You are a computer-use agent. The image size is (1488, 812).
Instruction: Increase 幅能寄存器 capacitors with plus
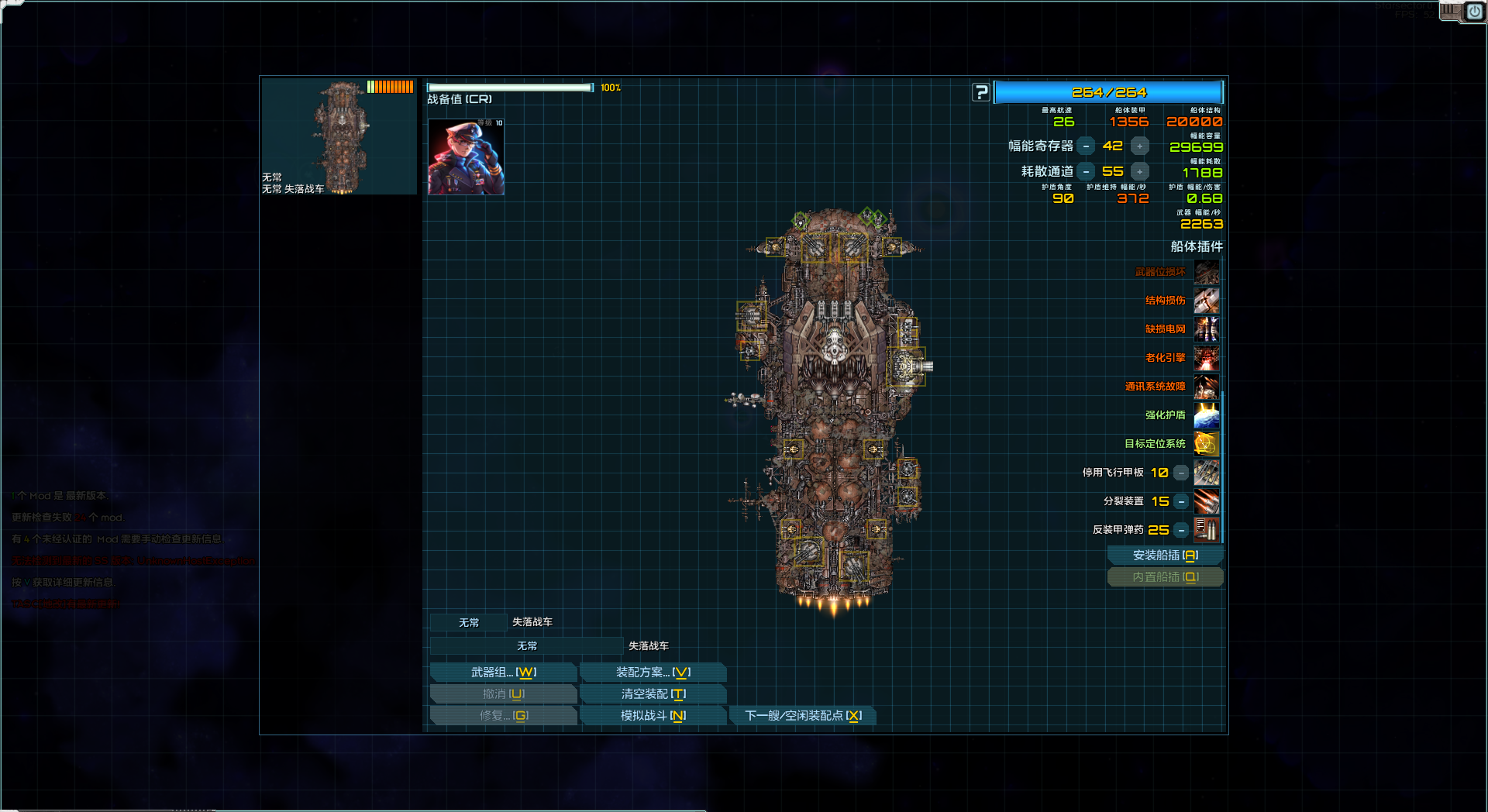(x=1139, y=146)
